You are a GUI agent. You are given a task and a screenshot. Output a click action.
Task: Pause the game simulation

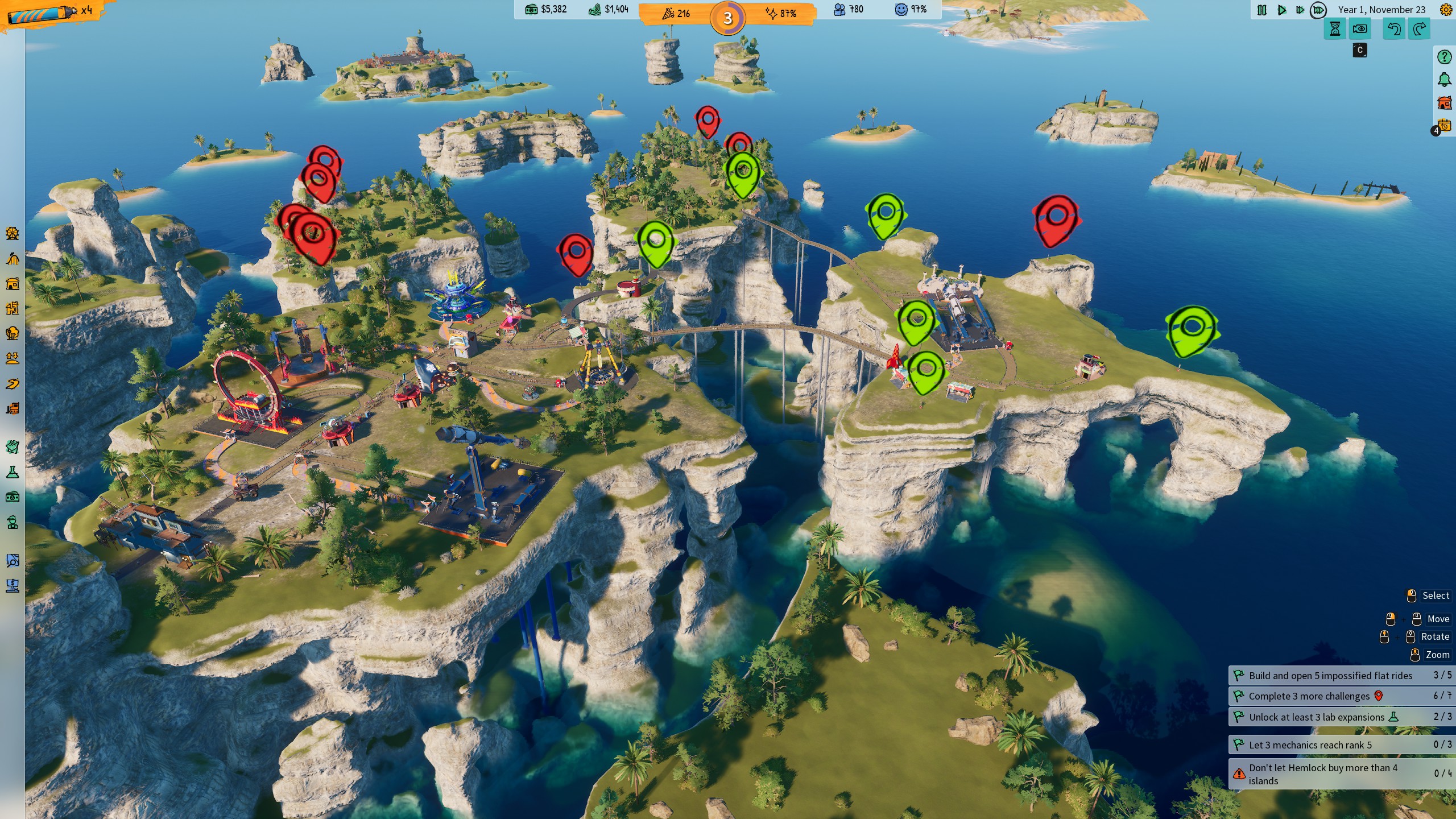[x=1261, y=10]
